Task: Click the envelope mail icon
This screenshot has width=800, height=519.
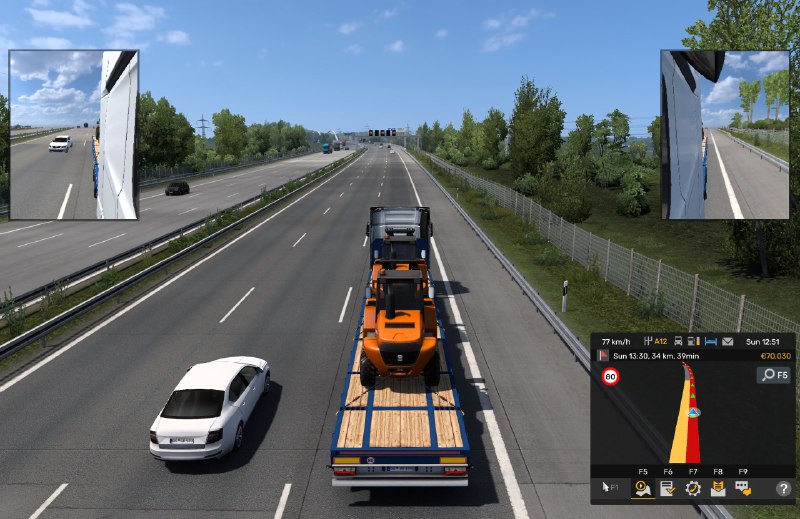Action: pos(727,342)
